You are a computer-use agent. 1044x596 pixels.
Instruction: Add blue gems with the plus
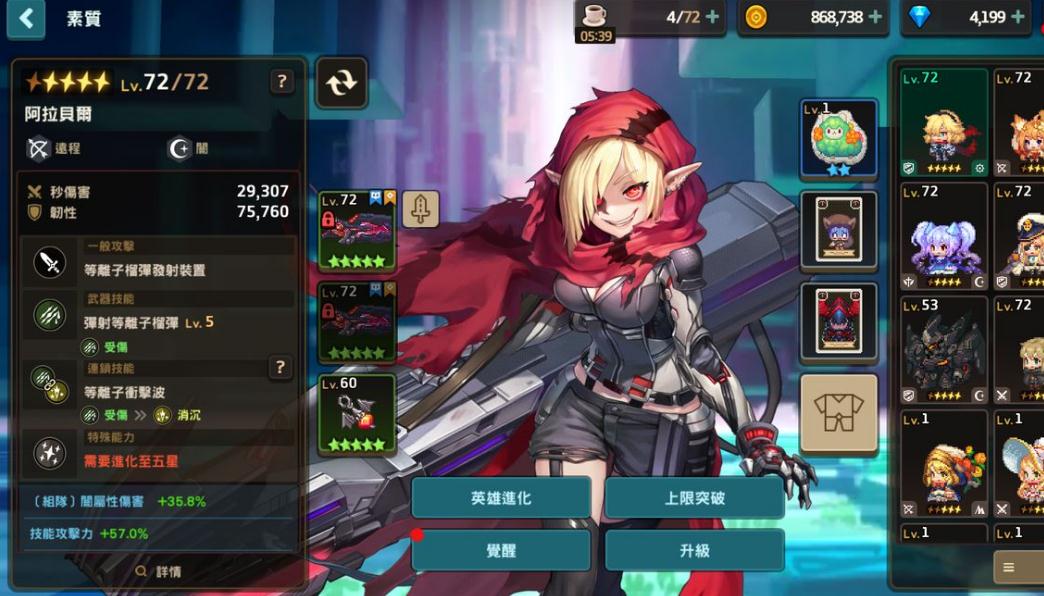point(1018,17)
